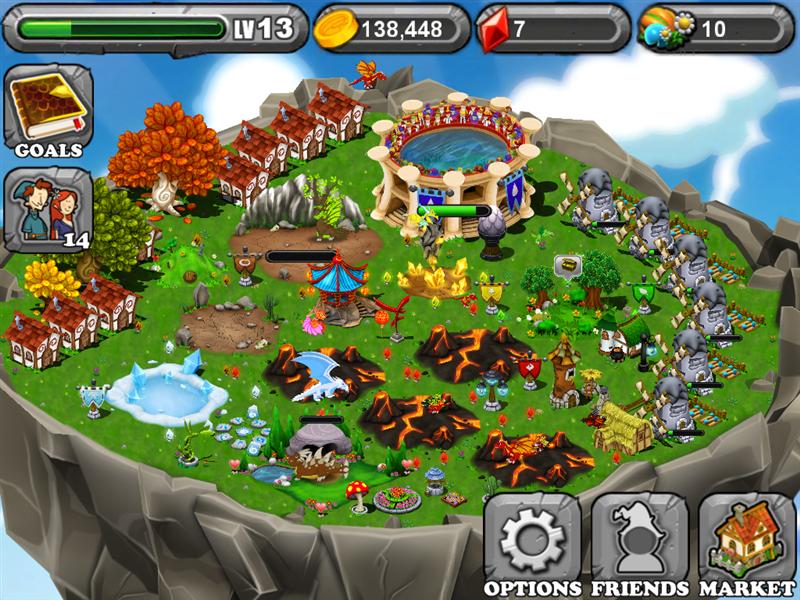
Task: Open the Goals book
Action: [47, 110]
